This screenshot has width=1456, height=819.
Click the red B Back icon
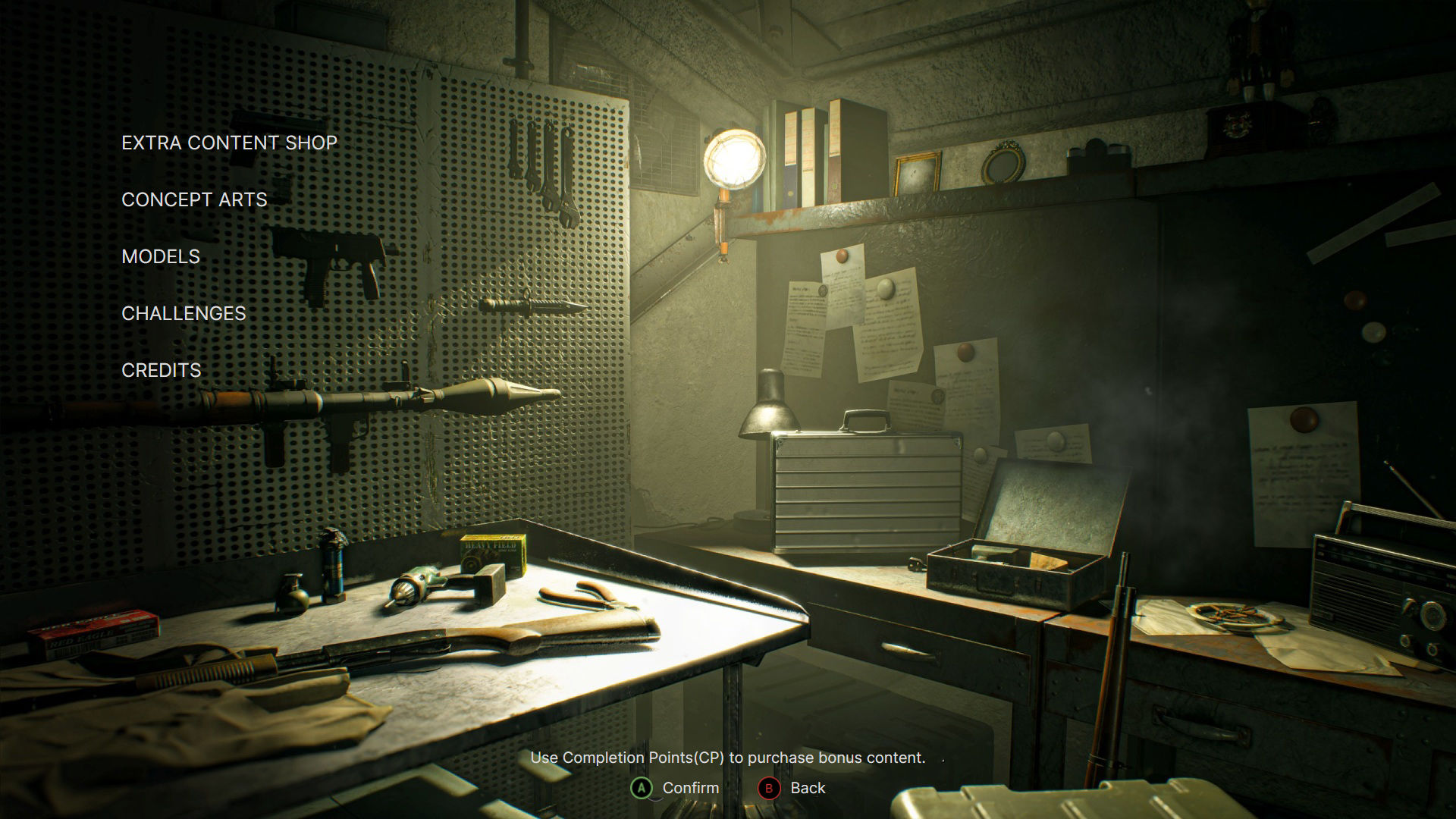770,787
